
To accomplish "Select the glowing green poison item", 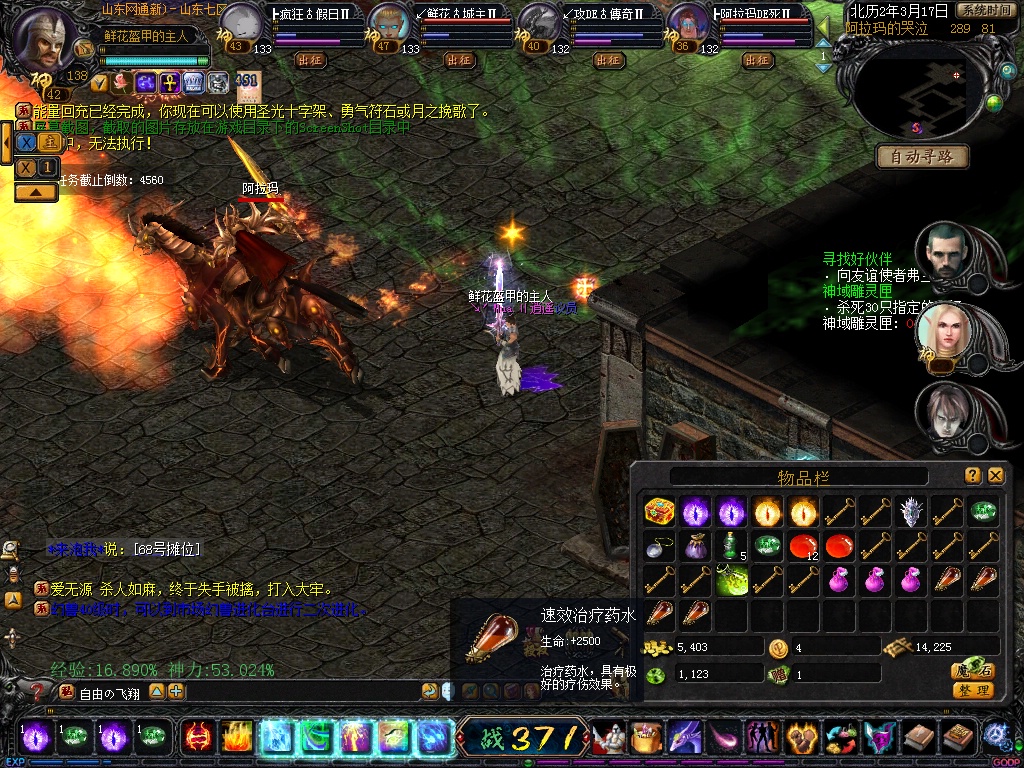I will click(x=731, y=580).
